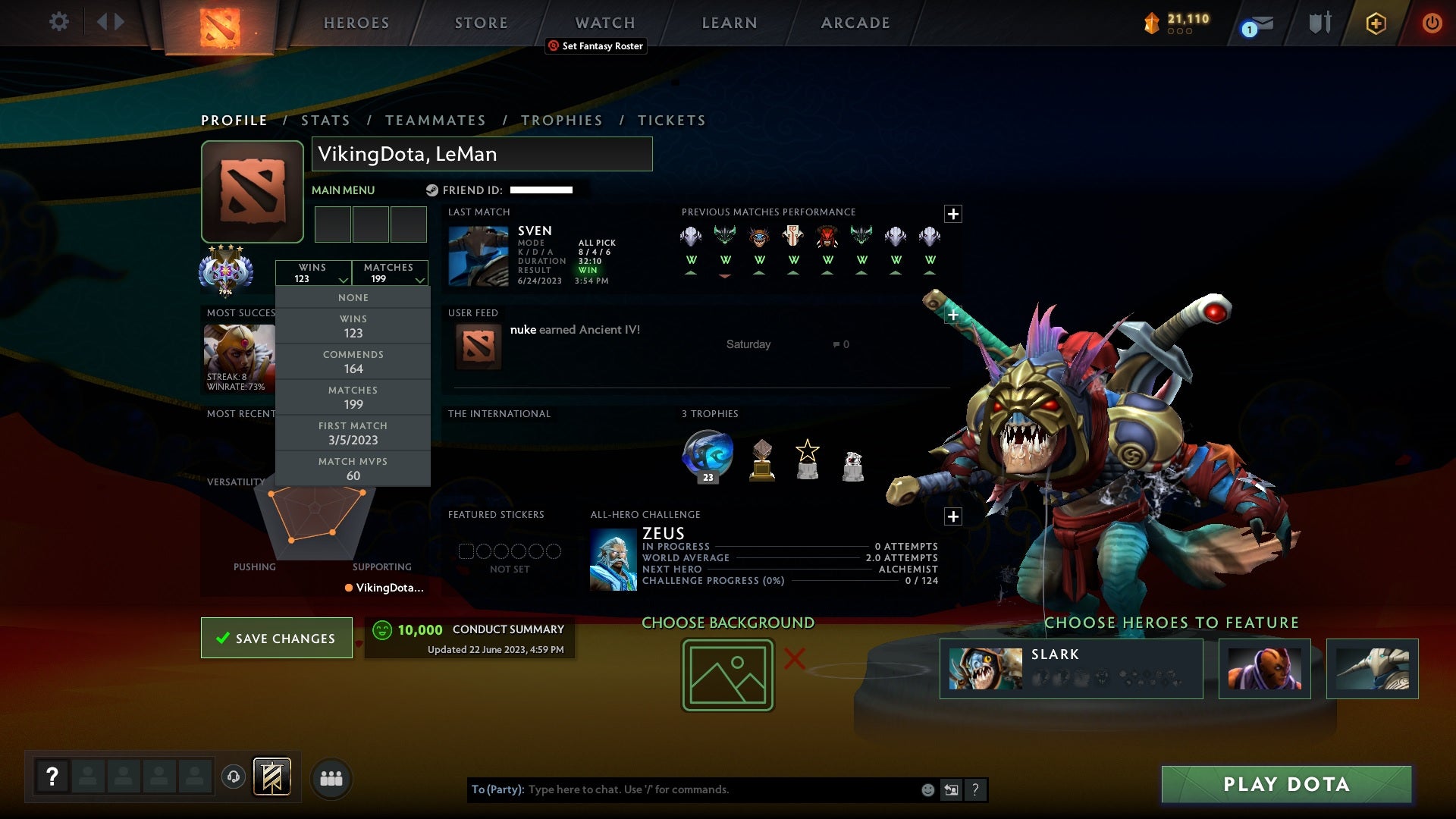Open the emoticon picker in chat bar
Image resolution: width=1456 pixels, height=819 pixels.
[x=927, y=789]
